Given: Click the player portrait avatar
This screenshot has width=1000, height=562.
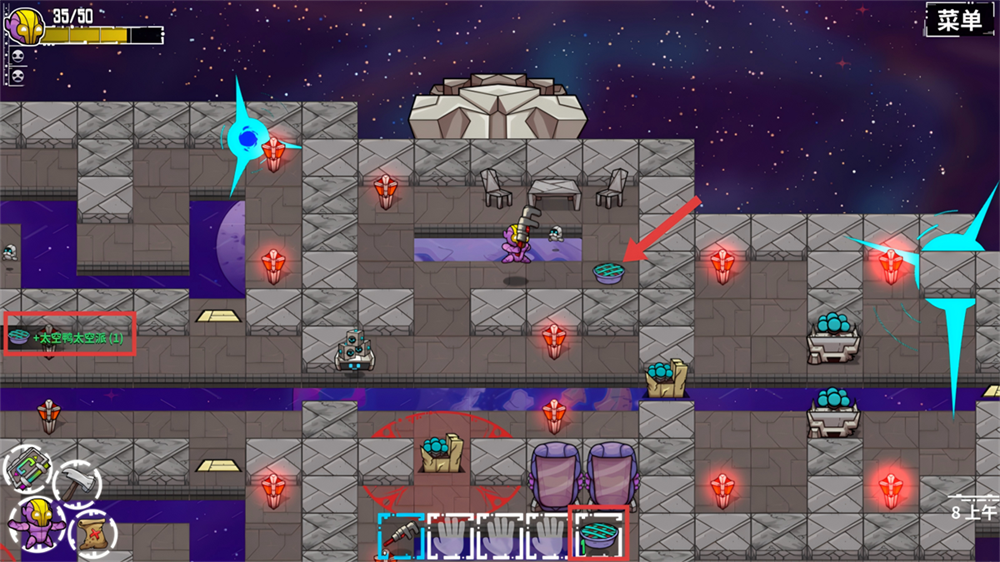Looking at the screenshot, I should tap(25, 25).
